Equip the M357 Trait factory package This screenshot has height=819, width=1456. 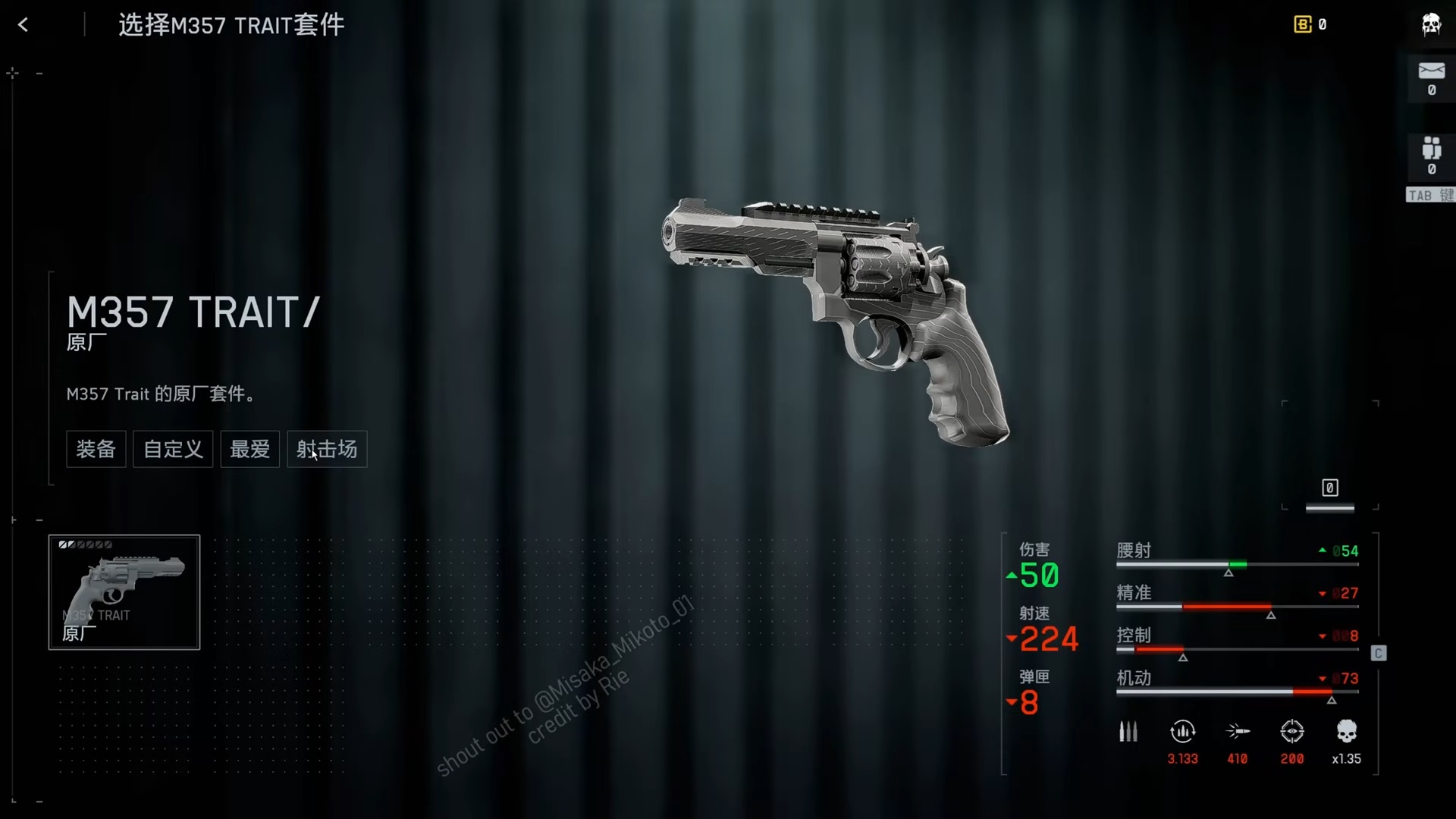[x=96, y=449]
